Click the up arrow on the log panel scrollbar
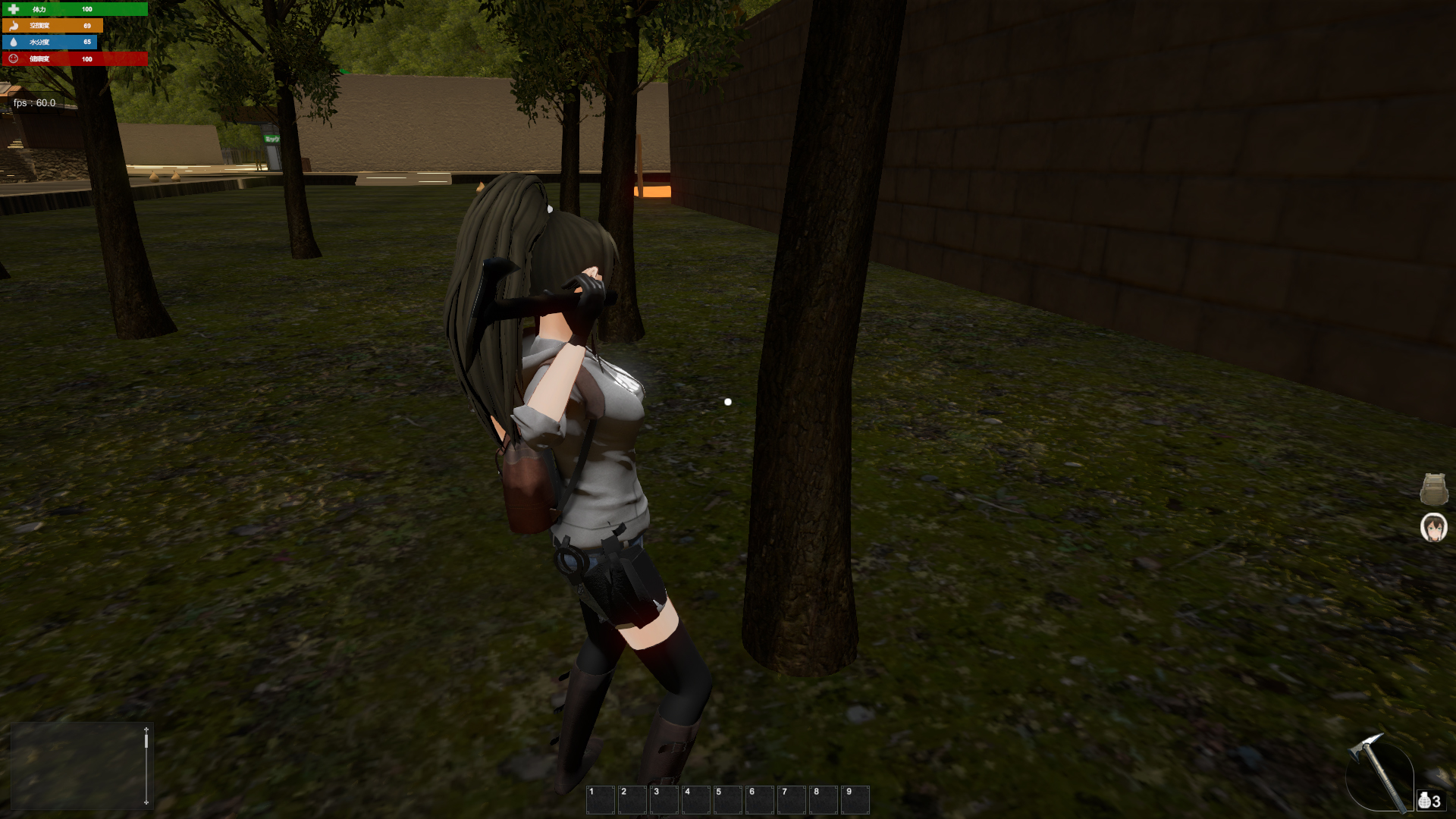The height and width of the screenshot is (819, 1456). [146, 730]
